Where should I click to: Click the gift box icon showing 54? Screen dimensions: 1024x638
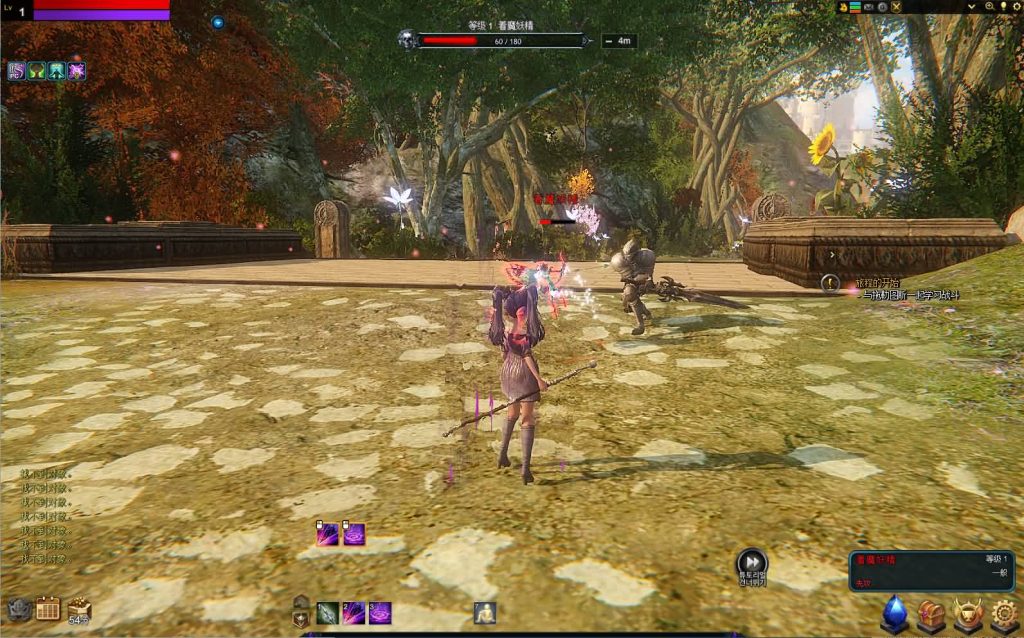tap(79, 608)
